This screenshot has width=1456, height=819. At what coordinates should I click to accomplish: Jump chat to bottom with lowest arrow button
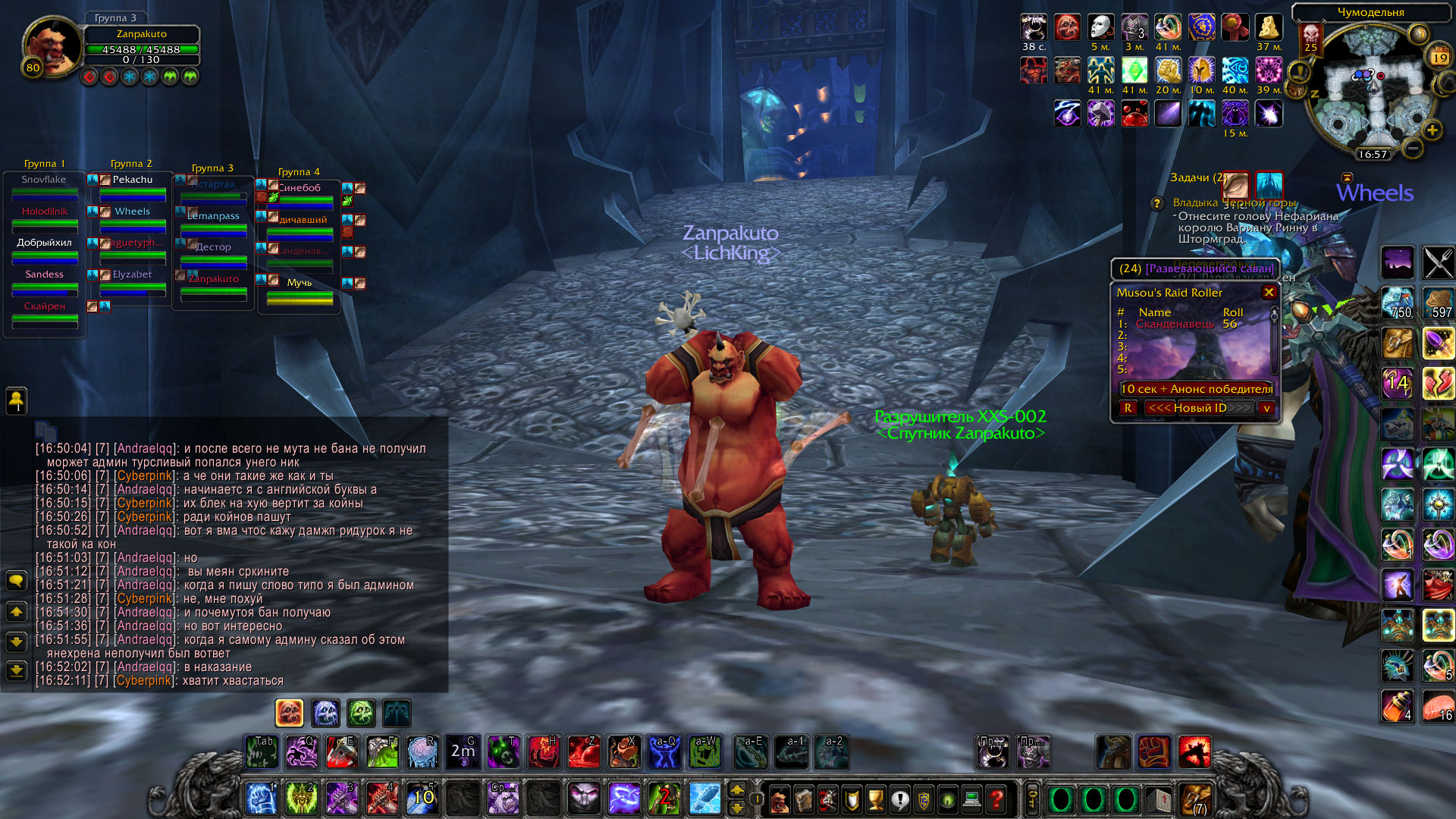(16, 670)
